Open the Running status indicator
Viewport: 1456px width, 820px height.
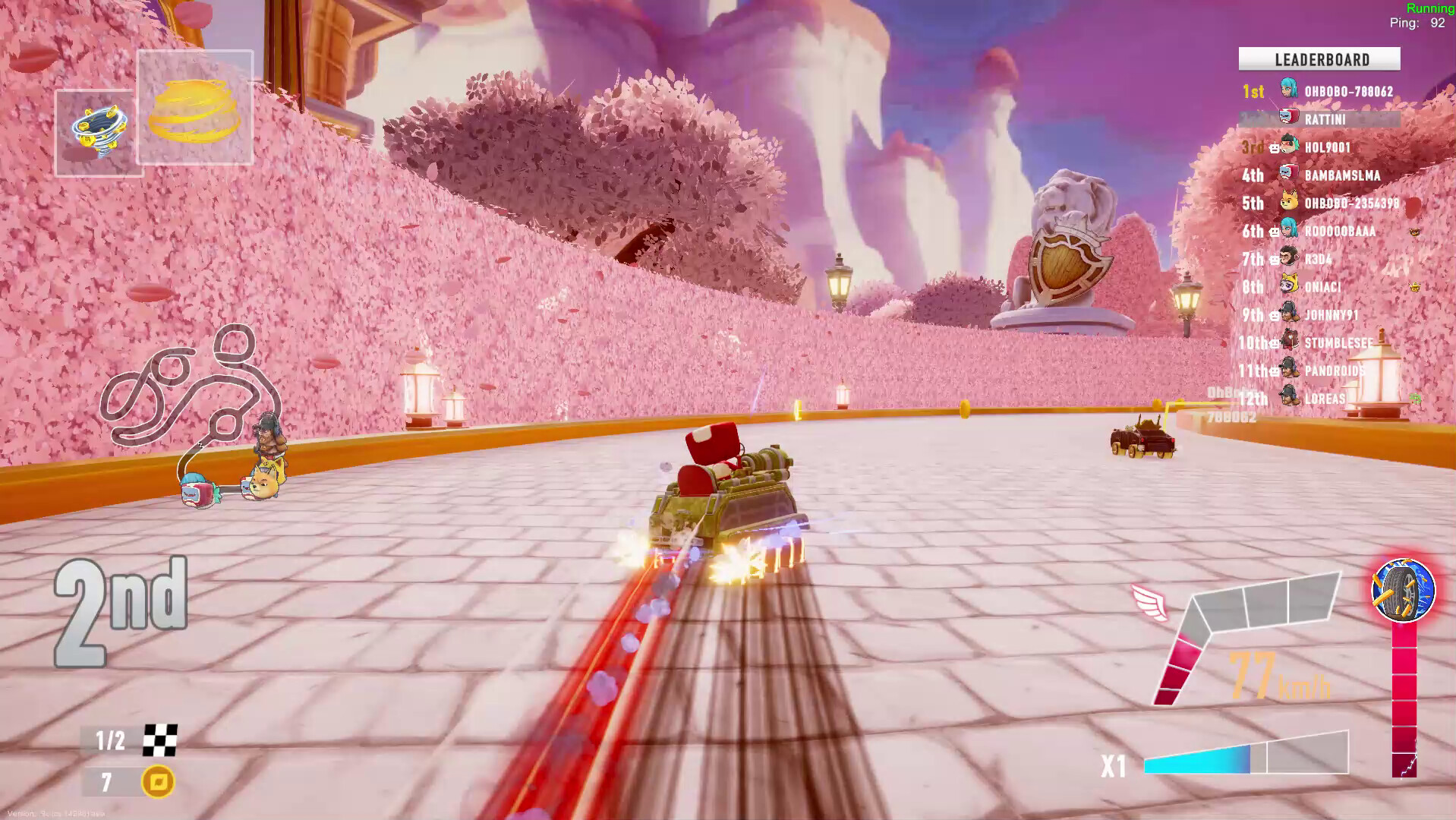click(1429, 9)
